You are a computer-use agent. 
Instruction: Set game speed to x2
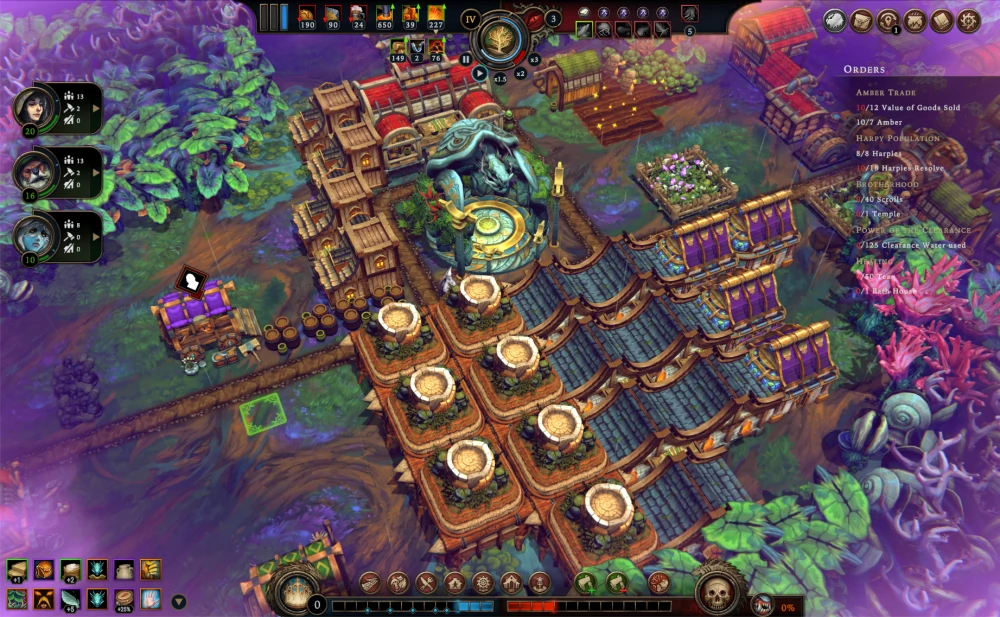520,73
